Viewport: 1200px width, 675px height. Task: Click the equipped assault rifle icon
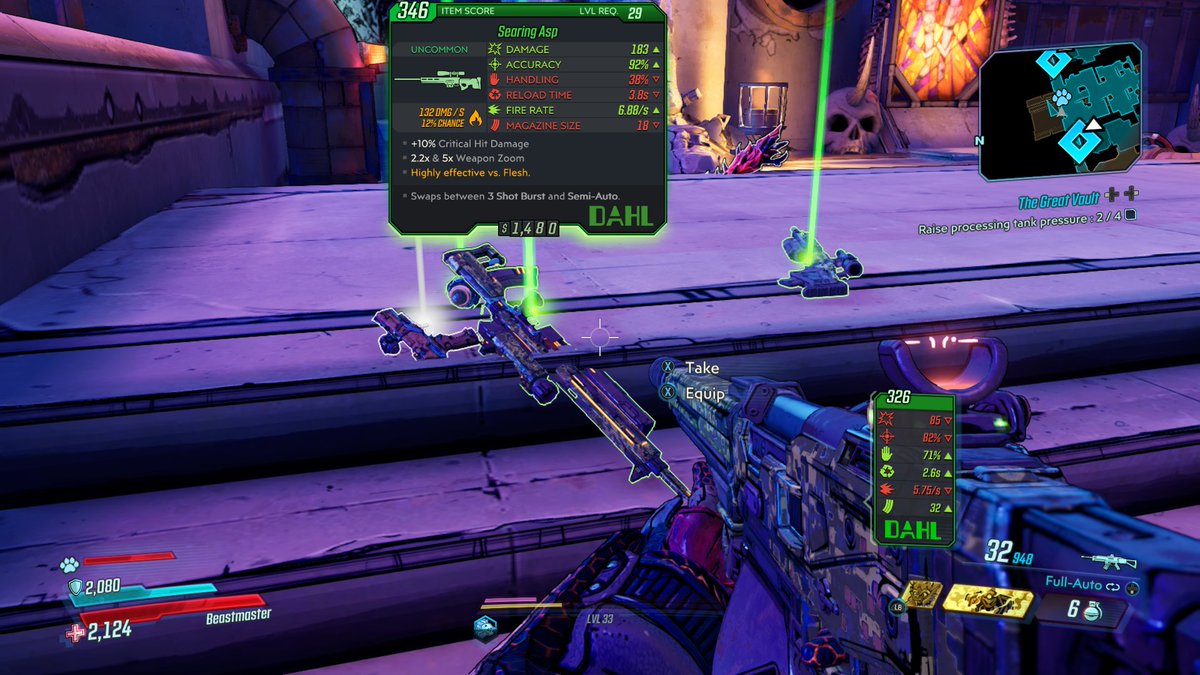coord(1108,559)
